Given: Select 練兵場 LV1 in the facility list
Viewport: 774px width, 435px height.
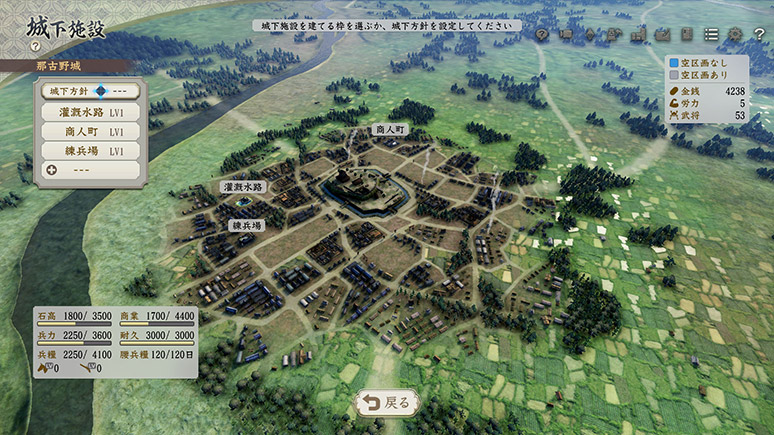Looking at the screenshot, I should pyautogui.click(x=89, y=151).
